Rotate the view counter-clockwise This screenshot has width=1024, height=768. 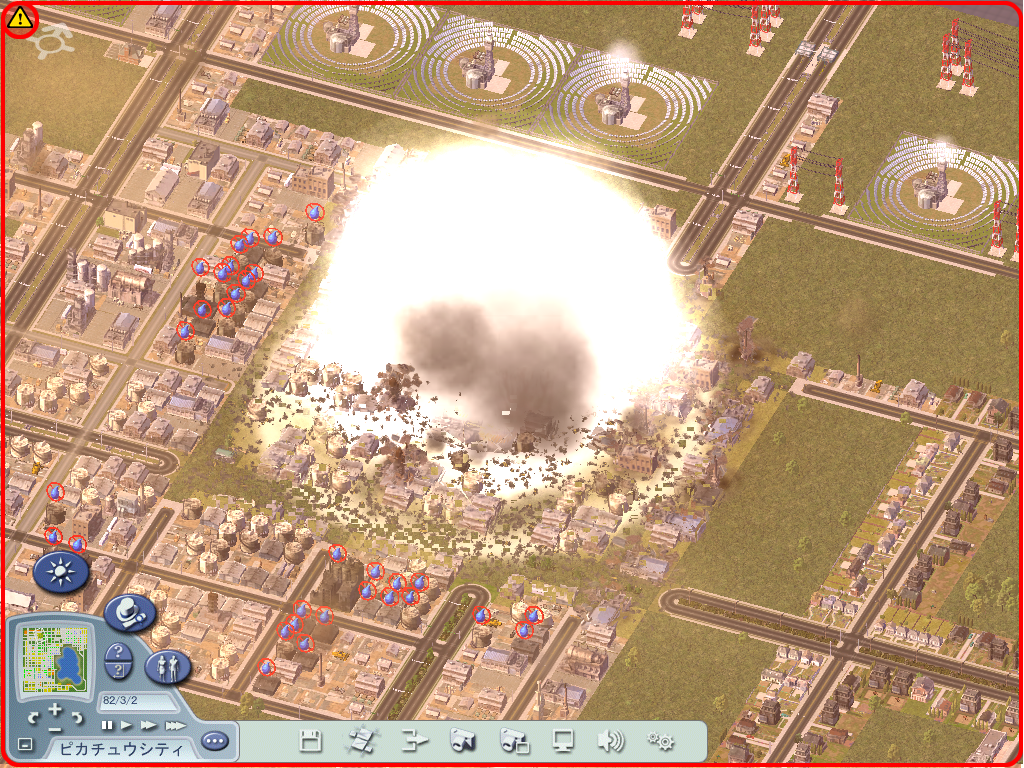pyautogui.click(x=35, y=718)
